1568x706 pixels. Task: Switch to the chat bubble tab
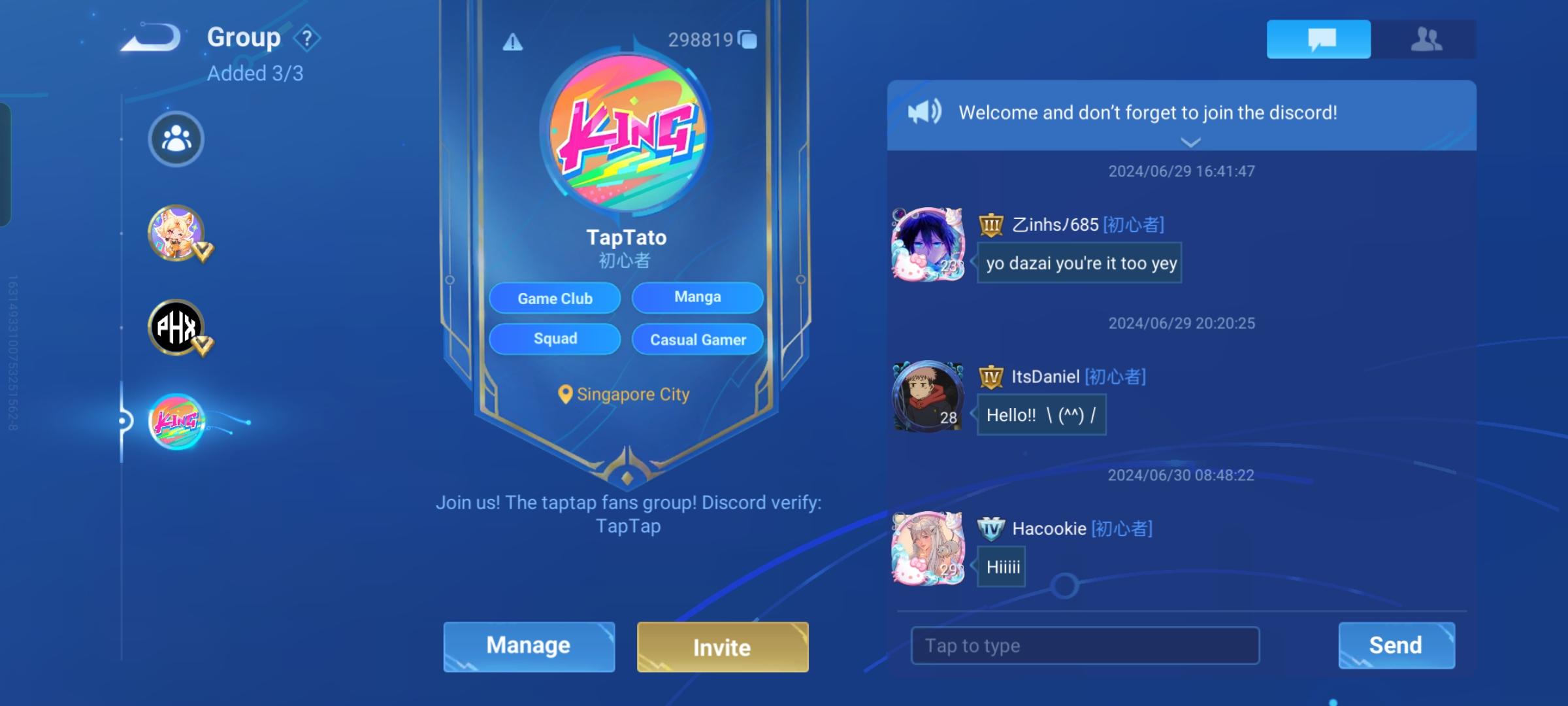tap(1318, 39)
